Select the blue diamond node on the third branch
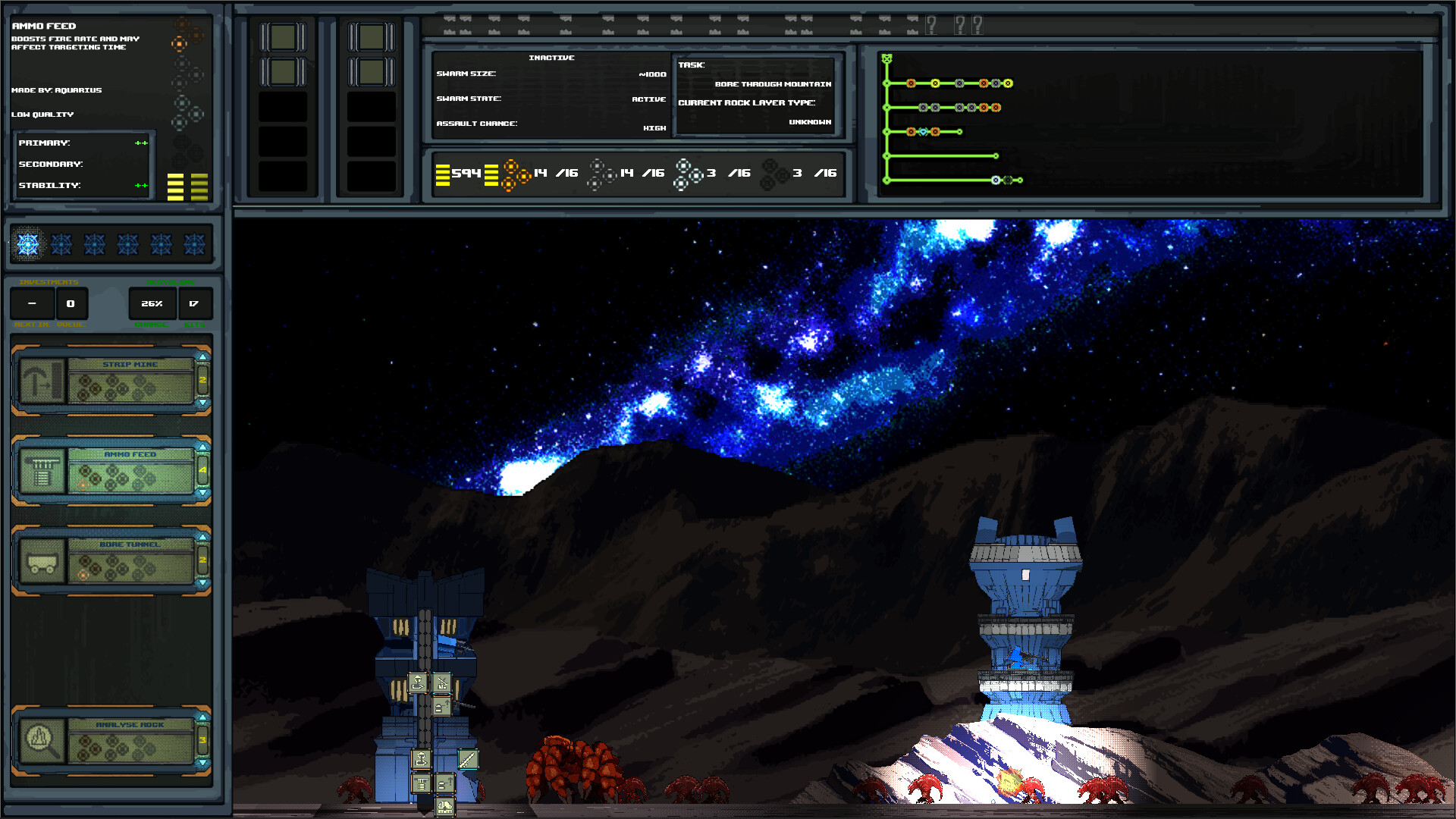Viewport: 1456px width, 819px height. (x=923, y=132)
